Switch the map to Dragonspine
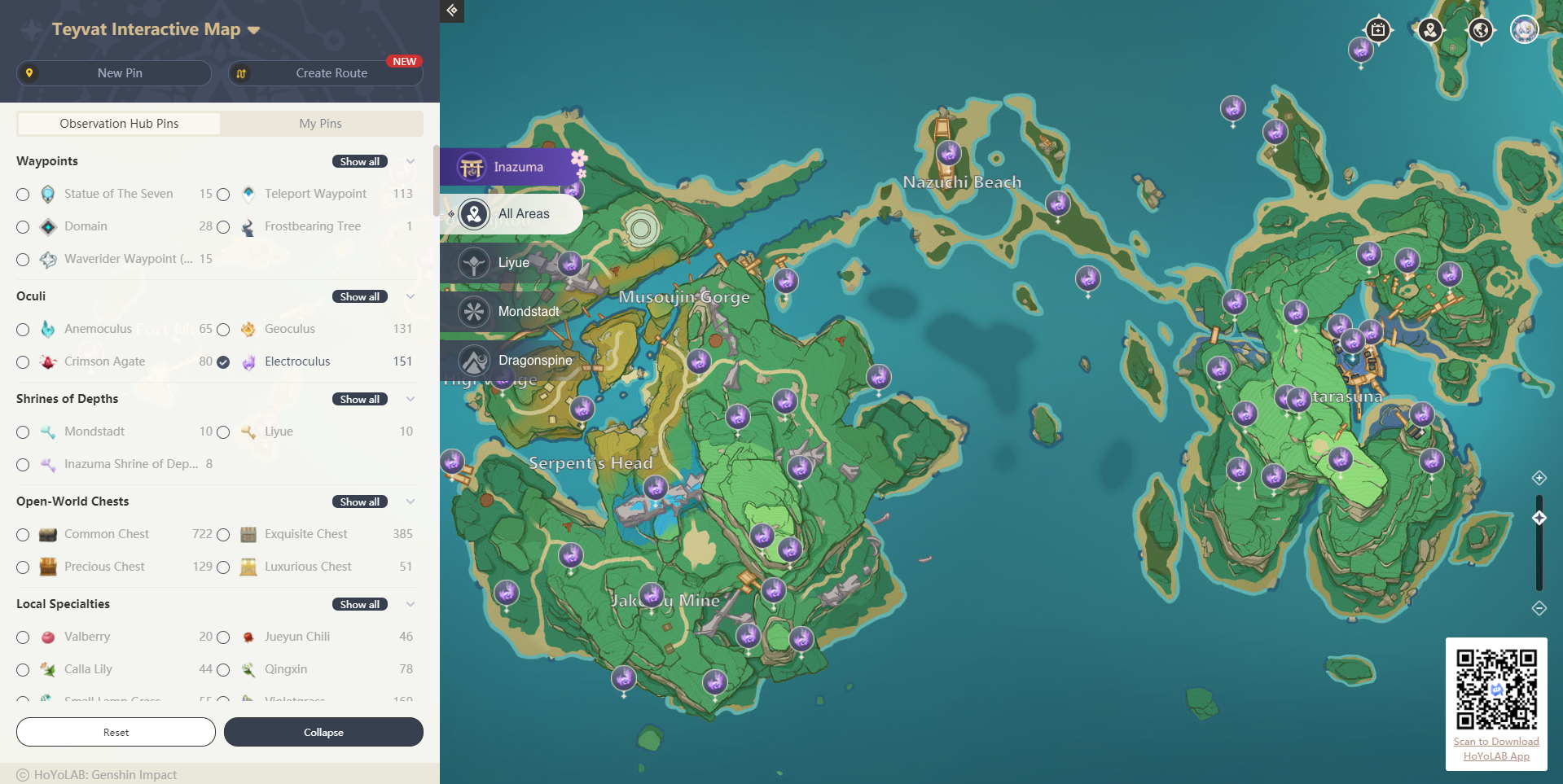Image resolution: width=1563 pixels, height=784 pixels. (534, 361)
